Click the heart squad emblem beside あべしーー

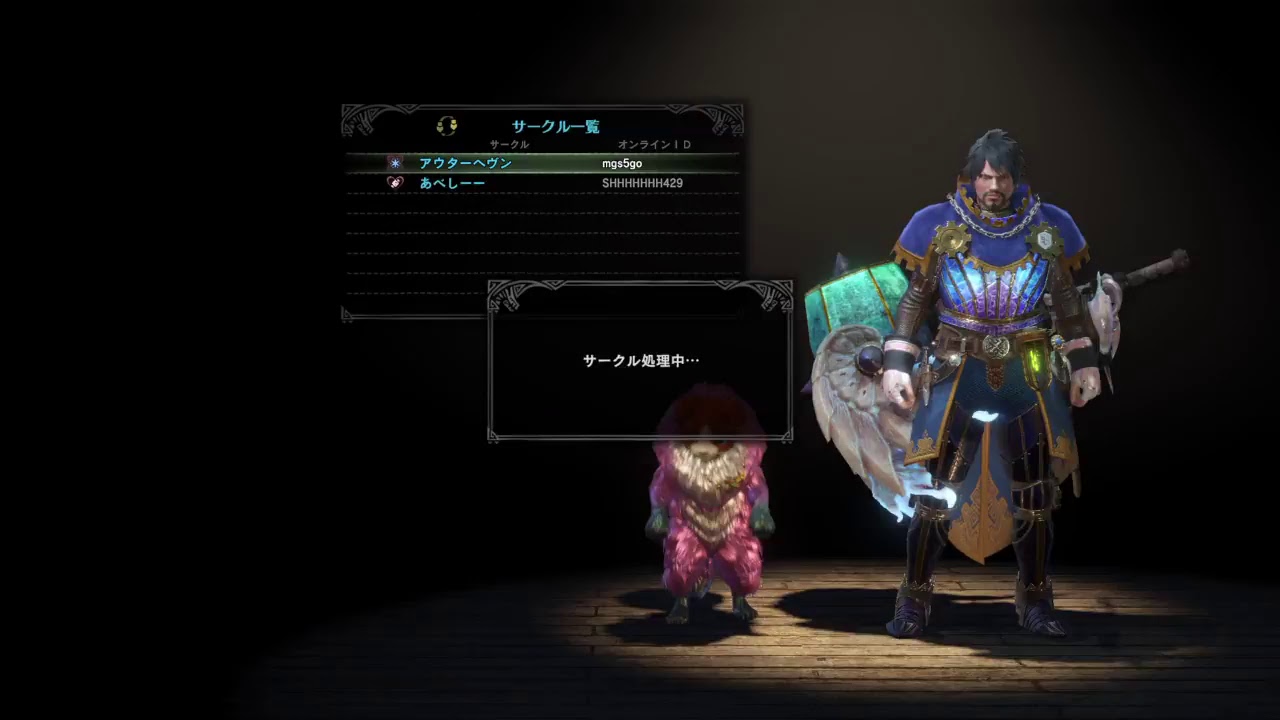394,183
